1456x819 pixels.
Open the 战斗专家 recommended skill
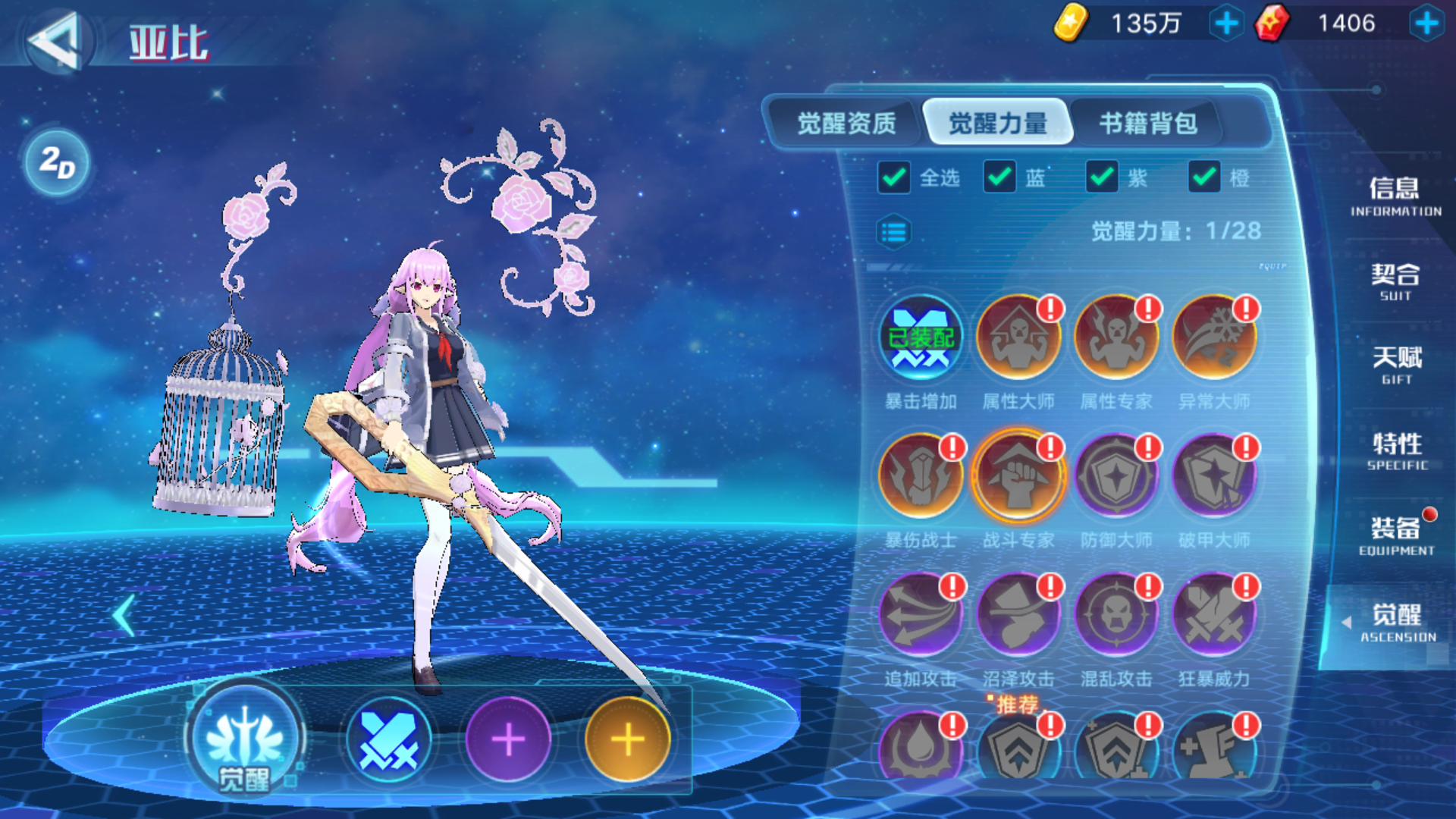(1018, 475)
